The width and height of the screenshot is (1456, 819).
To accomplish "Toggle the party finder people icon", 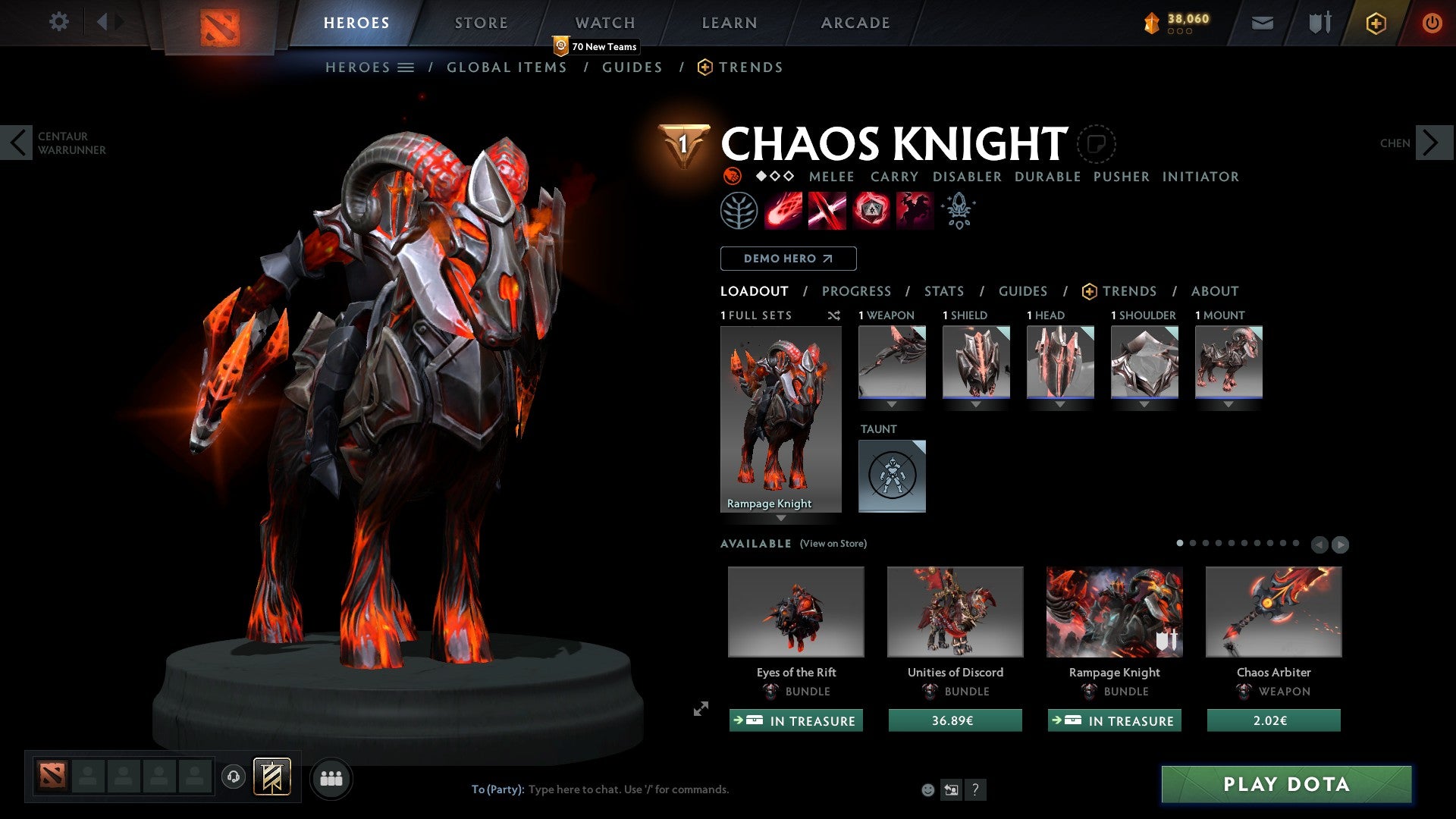I will tap(331, 777).
